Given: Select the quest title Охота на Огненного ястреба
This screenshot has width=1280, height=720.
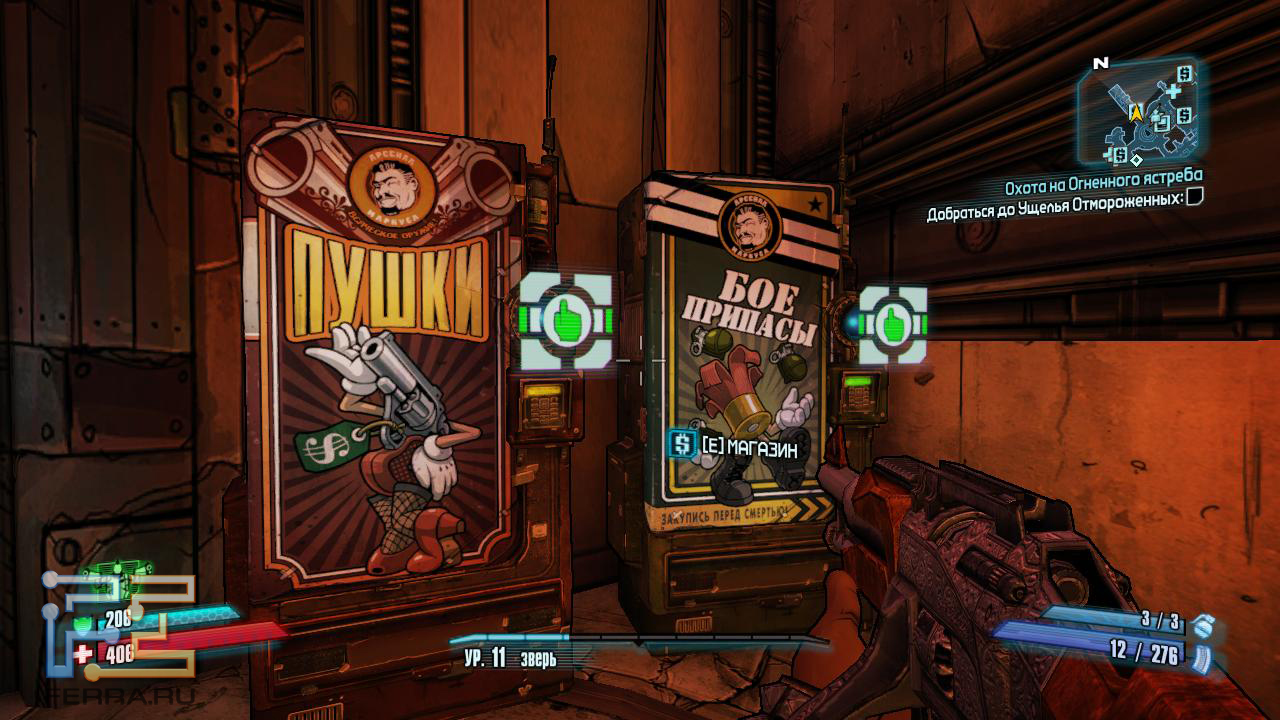Looking at the screenshot, I should click(1103, 177).
